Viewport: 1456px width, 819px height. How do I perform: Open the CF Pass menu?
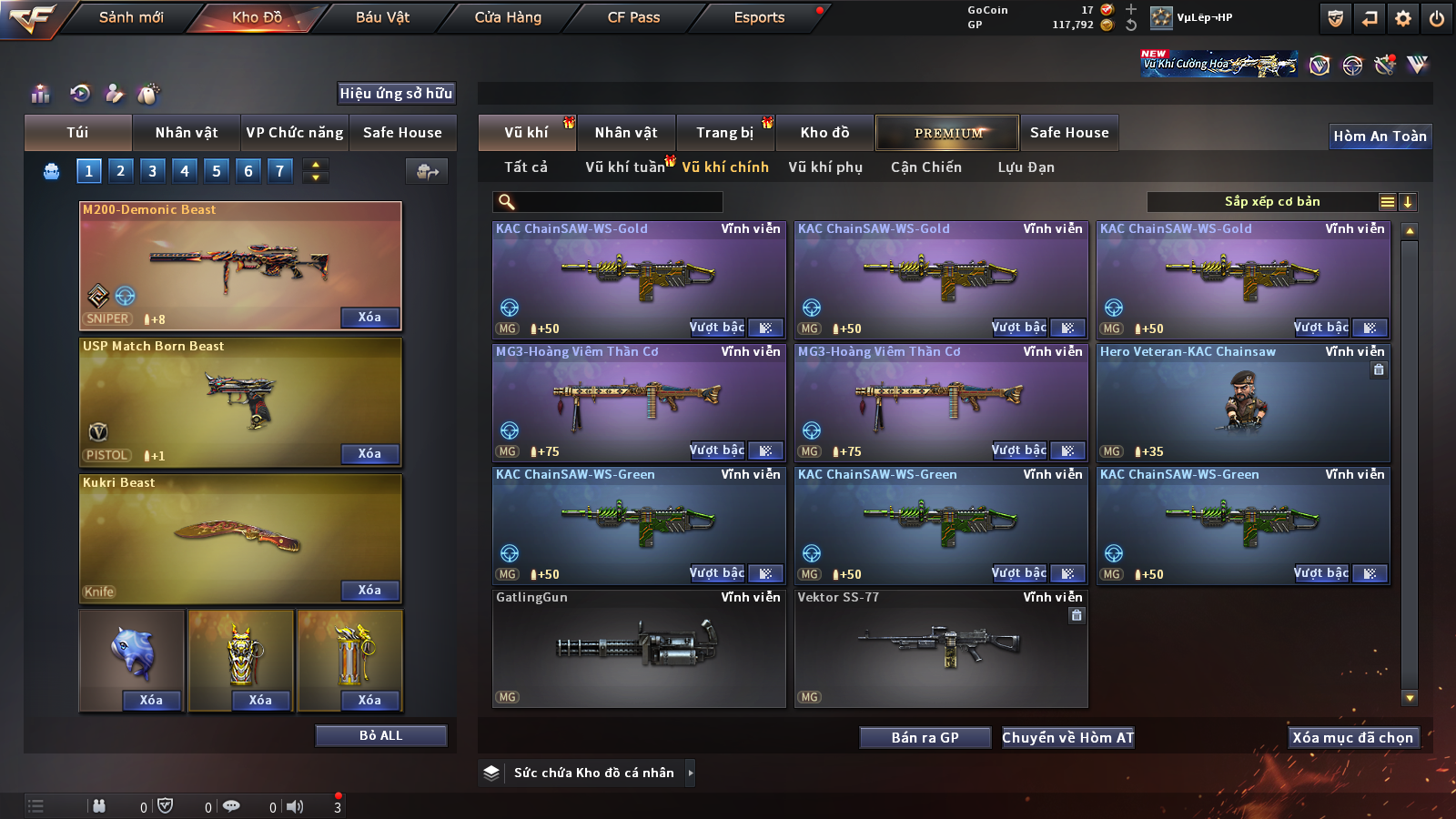tap(633, 17)
